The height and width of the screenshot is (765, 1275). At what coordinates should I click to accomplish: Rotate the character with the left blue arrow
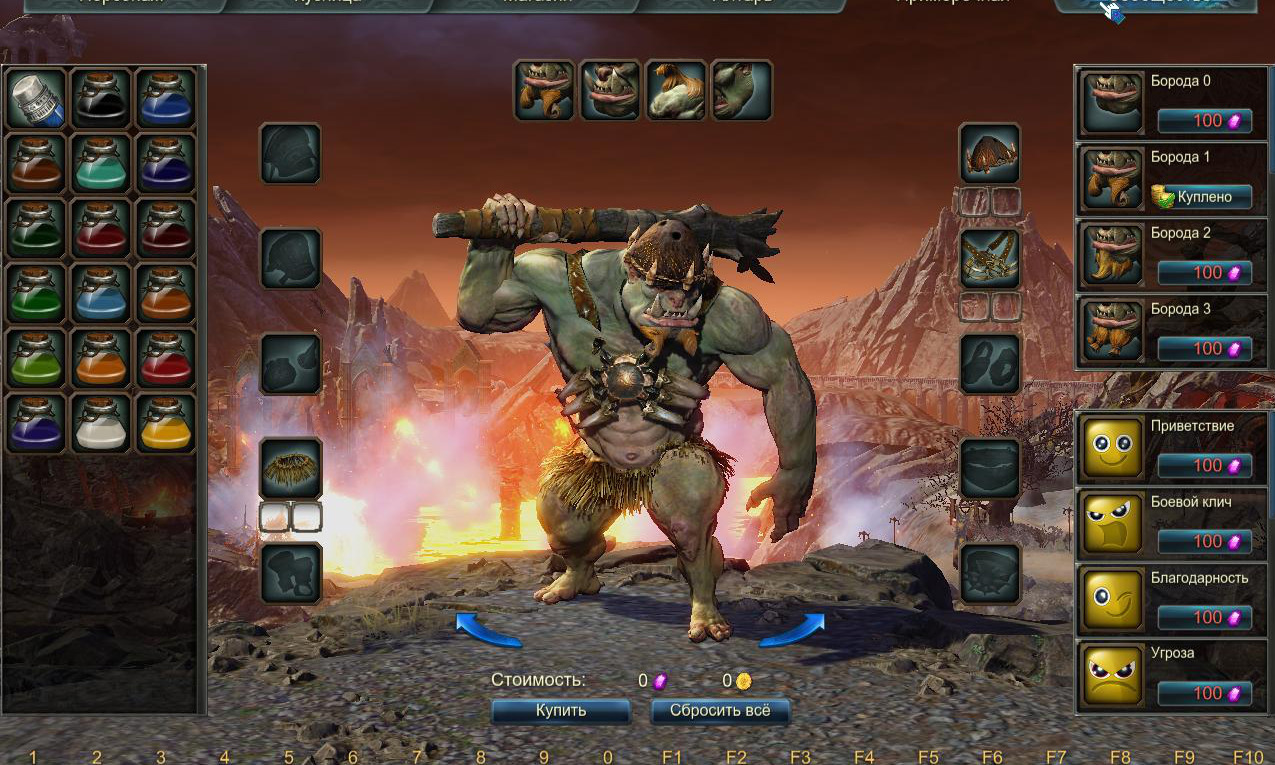click(x=488, y=631)
